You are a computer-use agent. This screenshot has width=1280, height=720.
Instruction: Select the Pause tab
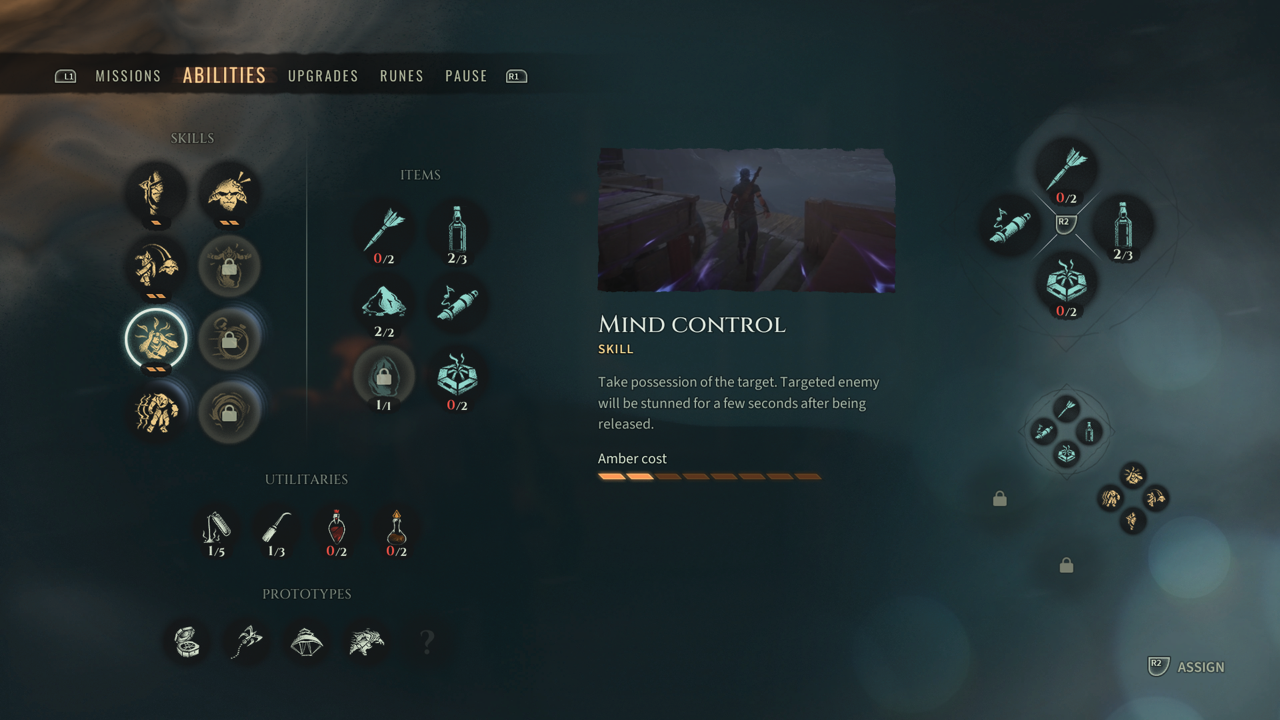(x=466, y=76)
